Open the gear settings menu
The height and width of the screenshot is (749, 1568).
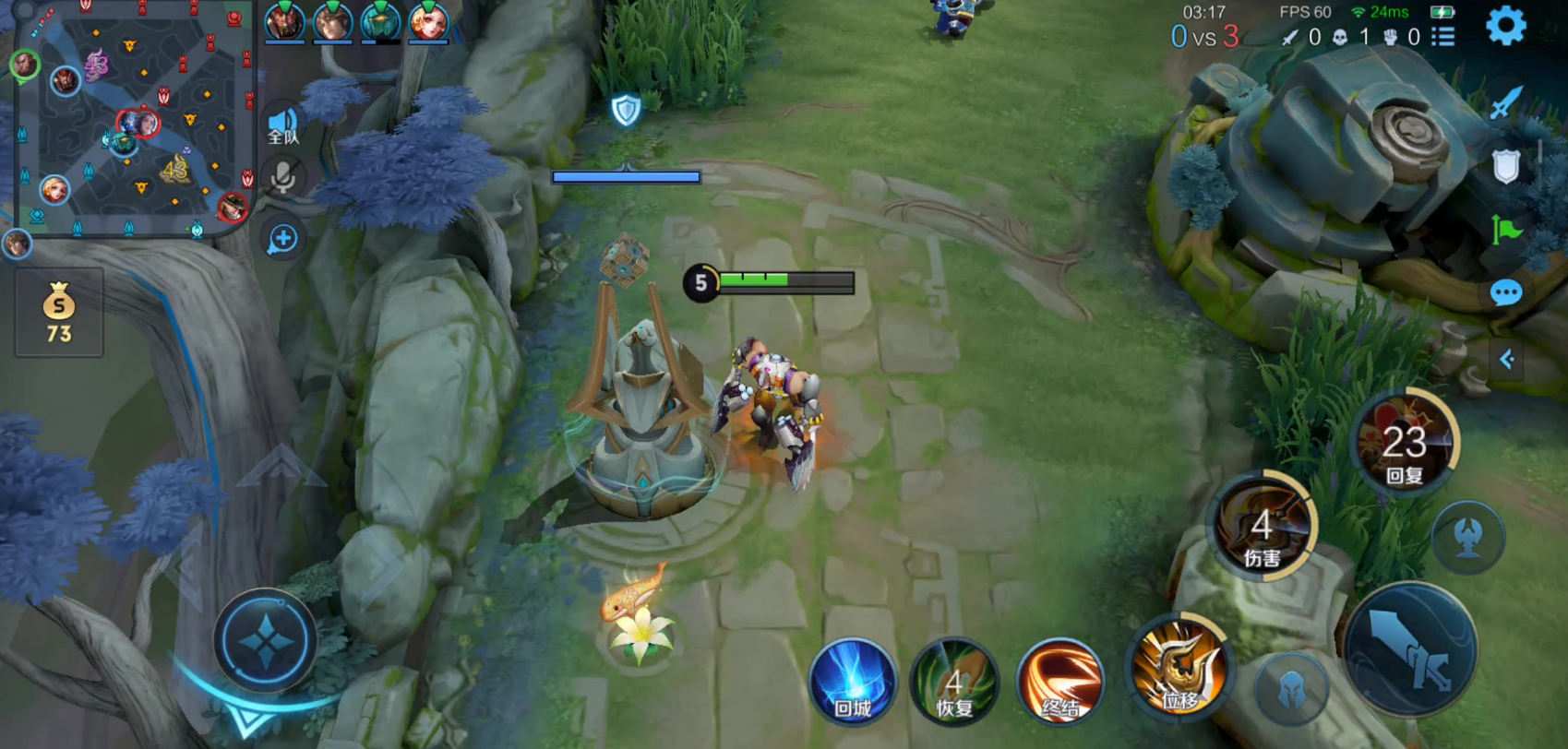point(1505,26)
